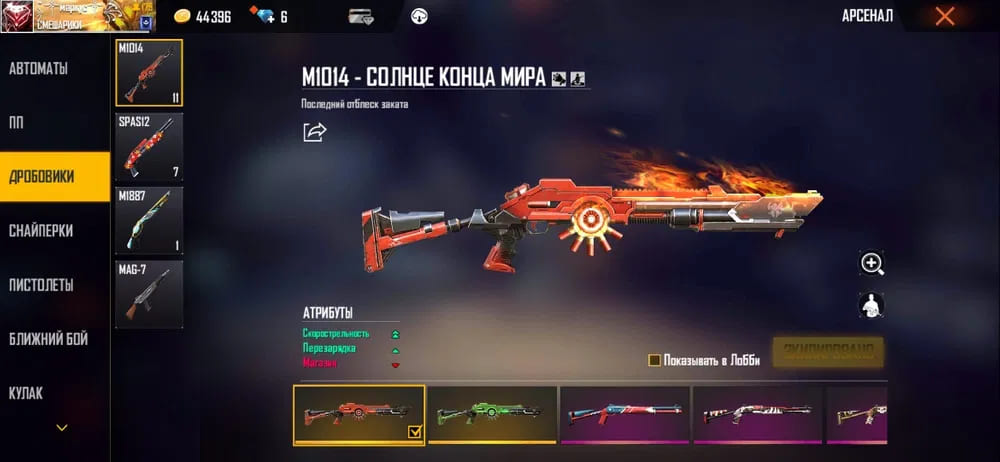1000x462 pixels.
Task: Select the M1887 shotgun thumbnail
Action: 149,220
